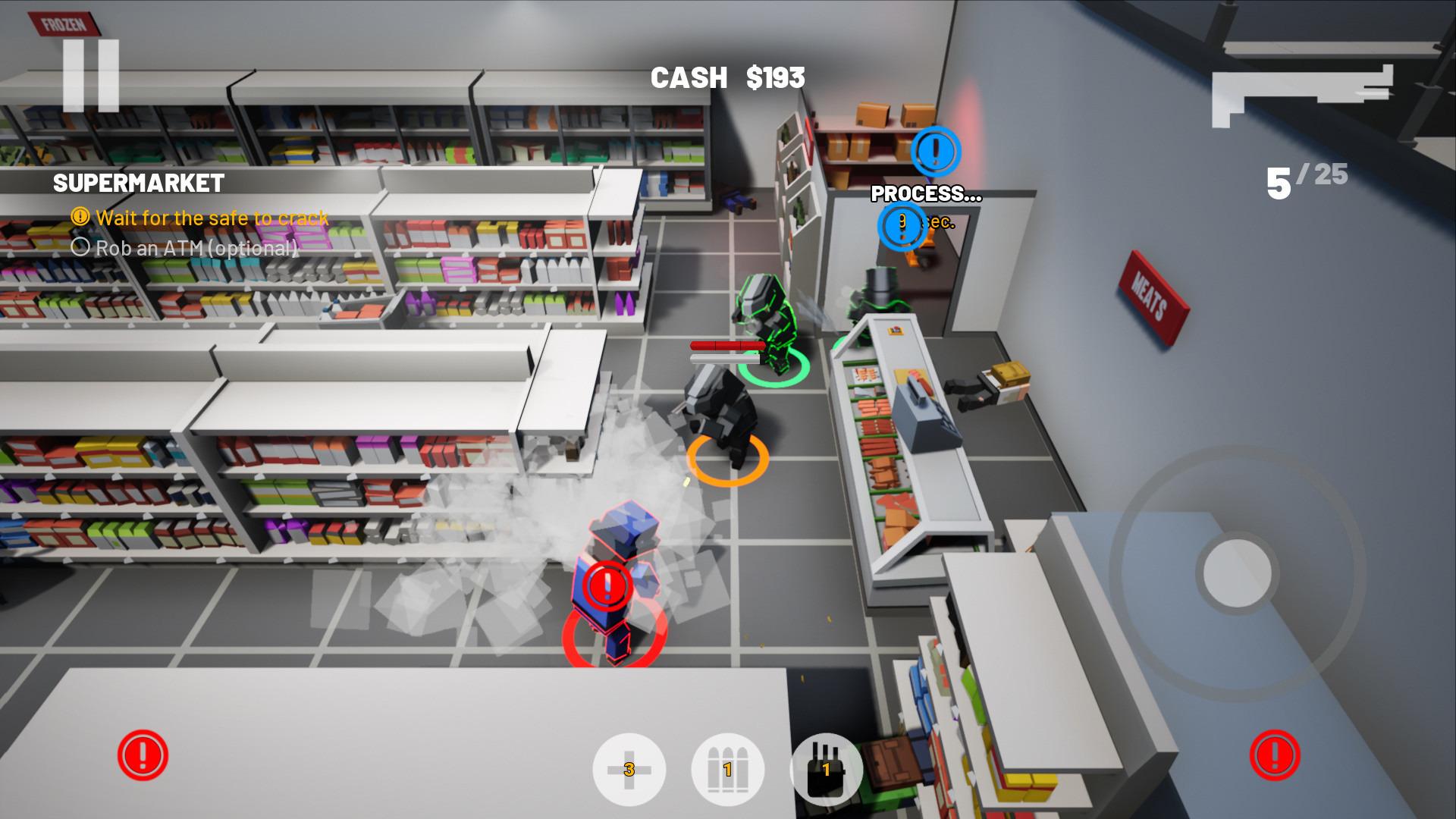Viewport: 1456px width, 819px height.
Task: Select the ammo clip icon showing 1
Action: pyautogui.click(x=729, y=769)
